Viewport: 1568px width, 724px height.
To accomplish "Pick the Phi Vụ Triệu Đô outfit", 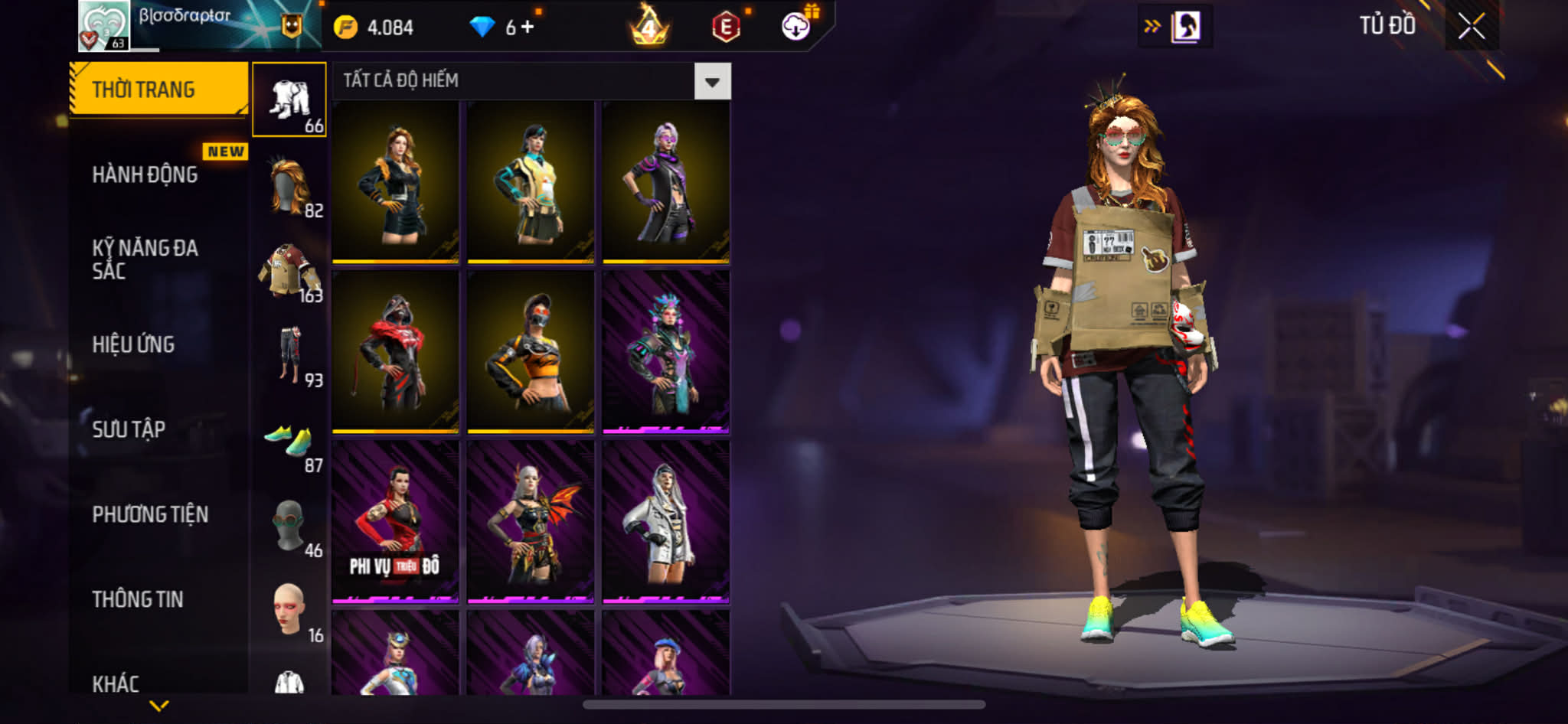I will tap(395, 522).
